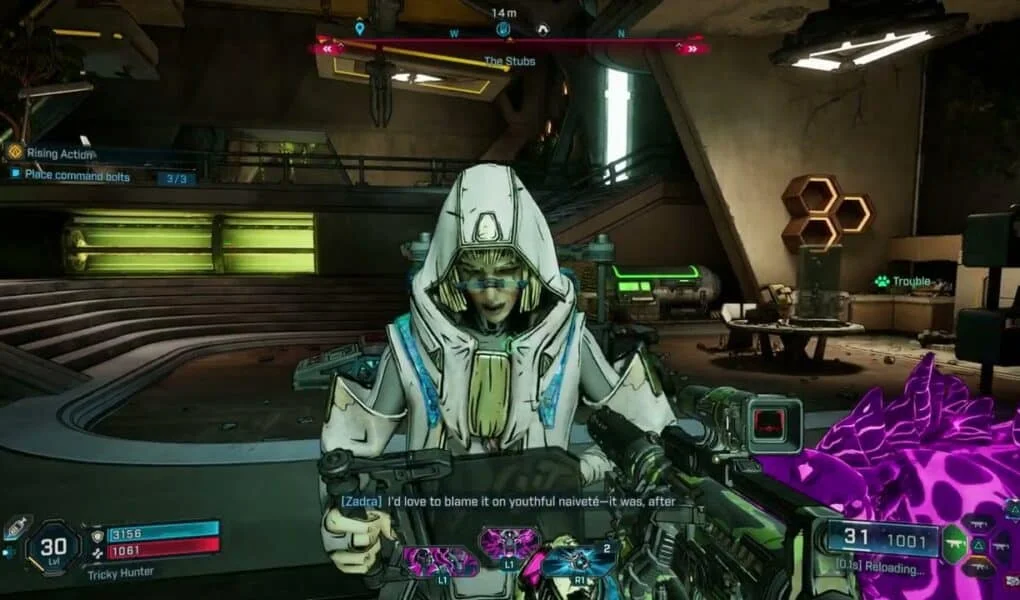1020x600 pixels.
Task: Click the right red double-arrow compass indicator
Action: (692, 47)
